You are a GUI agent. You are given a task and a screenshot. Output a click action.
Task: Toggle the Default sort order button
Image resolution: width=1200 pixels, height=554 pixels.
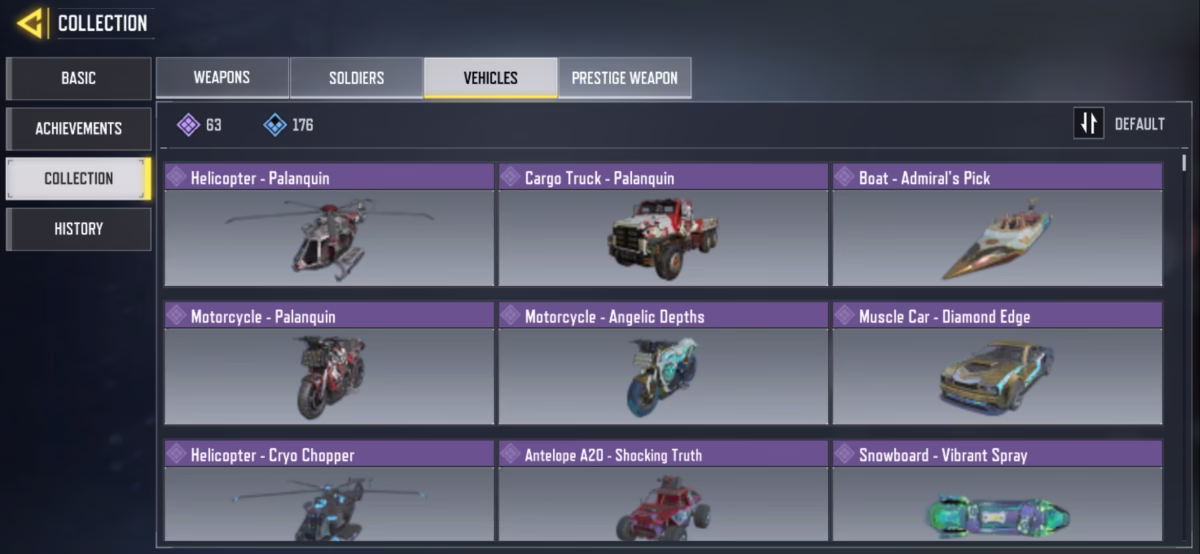click(x=1089, y=124)
